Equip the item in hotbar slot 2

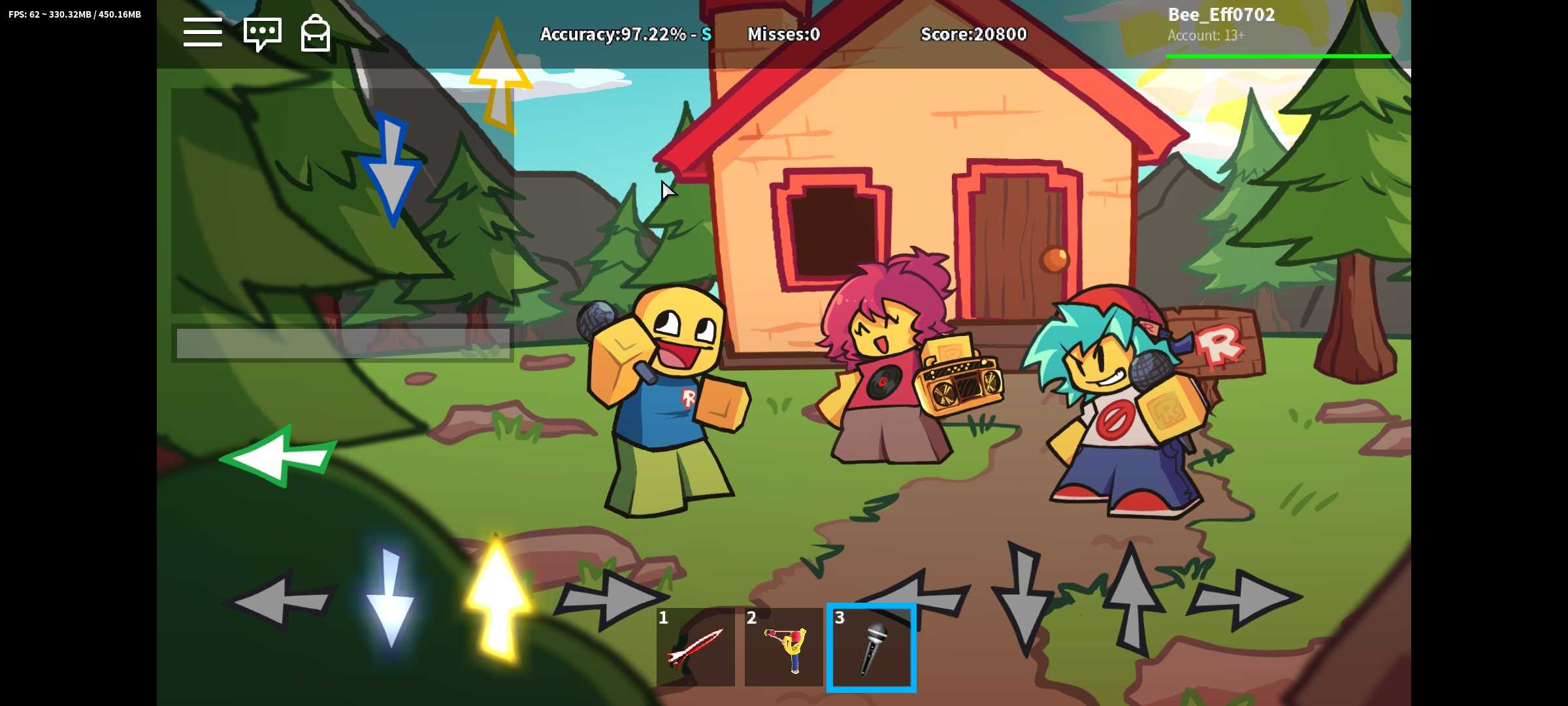(783, 647)
